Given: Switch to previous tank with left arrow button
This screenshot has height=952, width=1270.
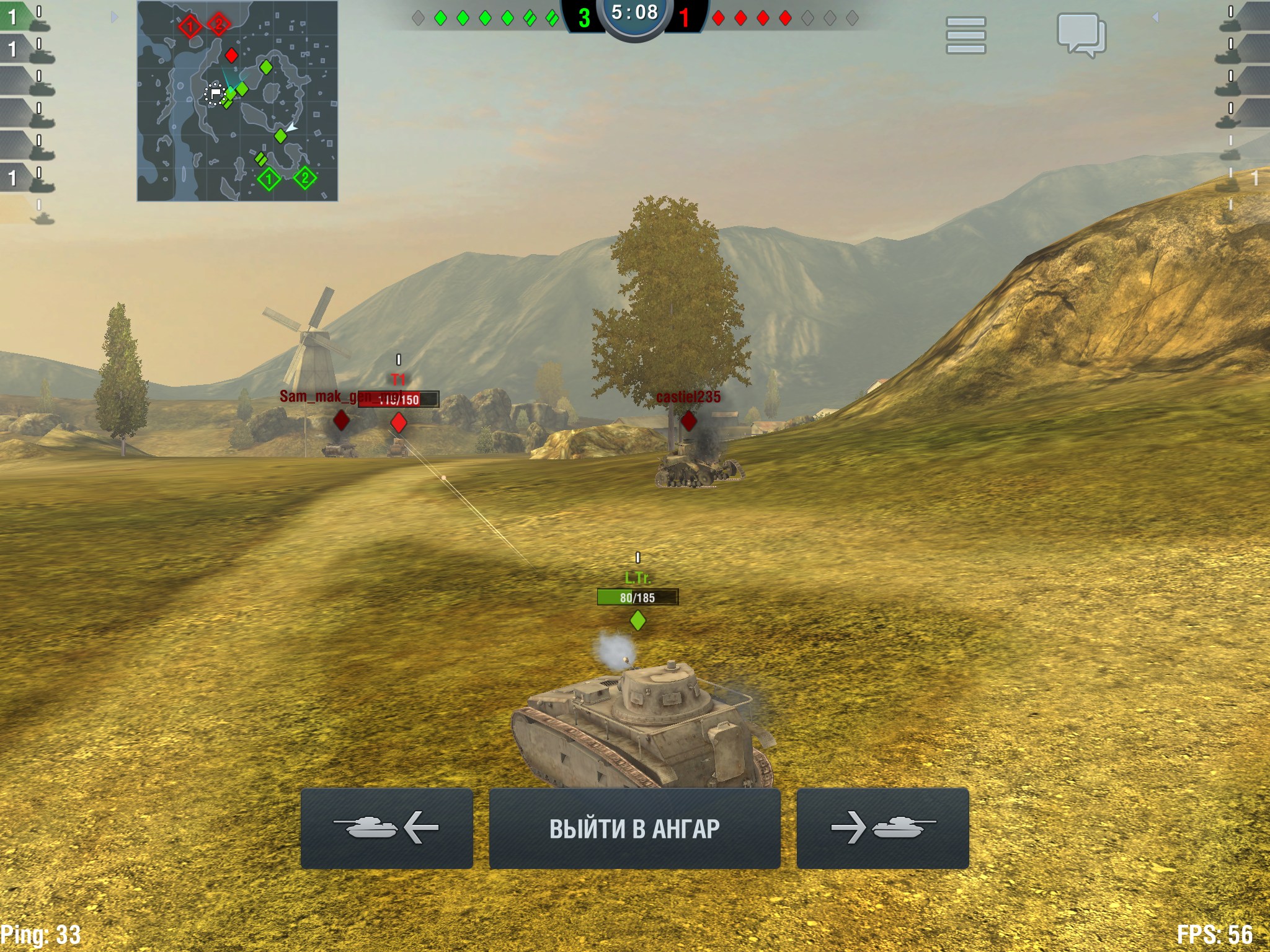Looking at the screenshot, I should coord(386,828).
